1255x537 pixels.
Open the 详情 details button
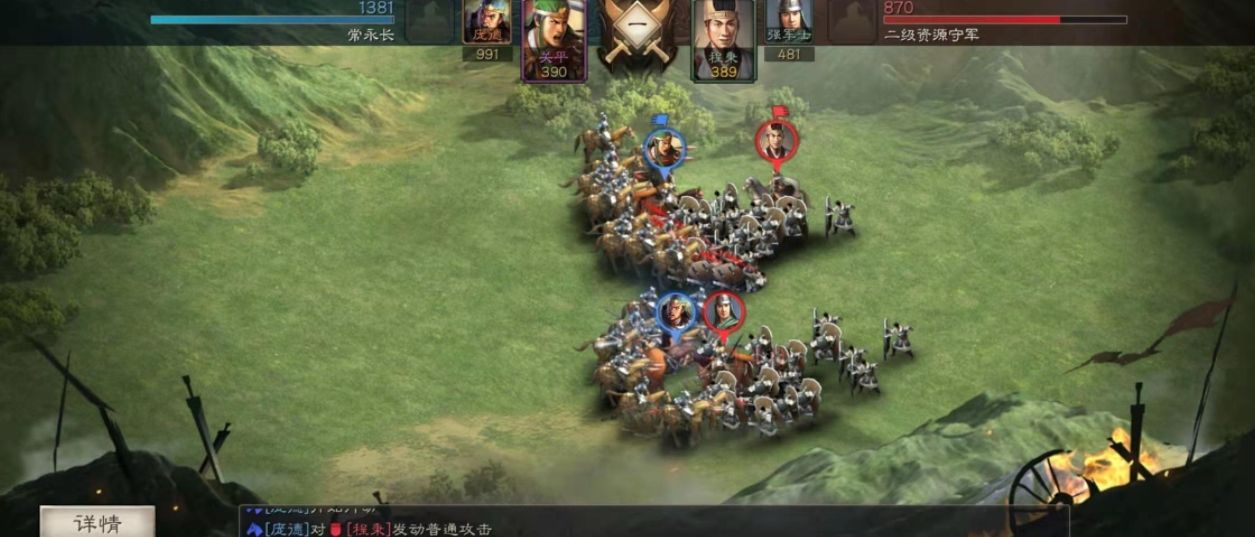97,523
